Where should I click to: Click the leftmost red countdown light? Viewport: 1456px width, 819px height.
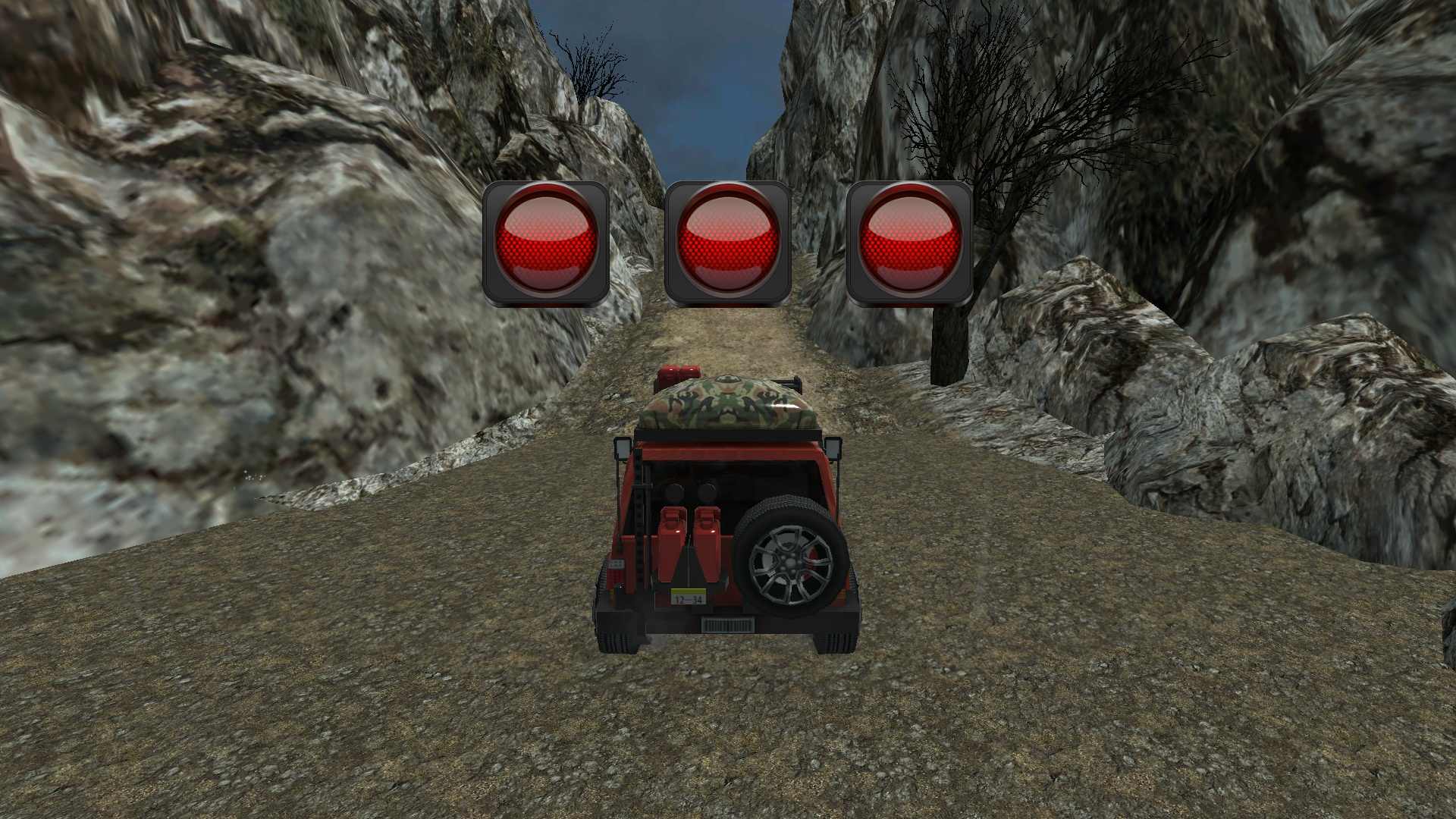(x=548, y=241)
